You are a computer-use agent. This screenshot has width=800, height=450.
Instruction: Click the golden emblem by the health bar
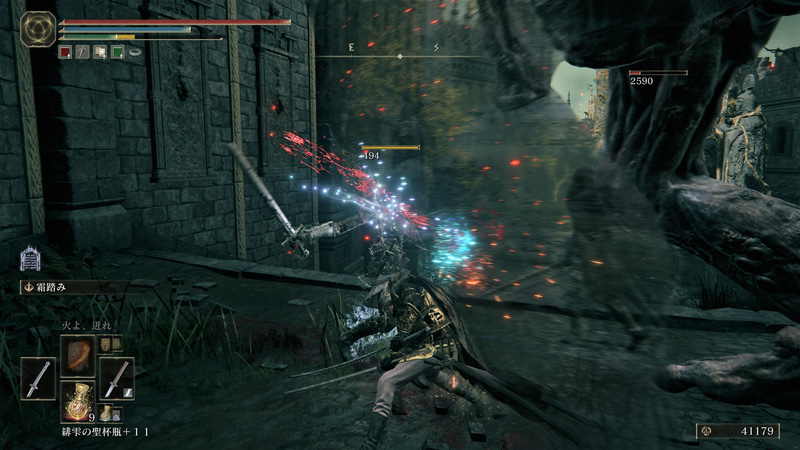click(x=40, y=28)
